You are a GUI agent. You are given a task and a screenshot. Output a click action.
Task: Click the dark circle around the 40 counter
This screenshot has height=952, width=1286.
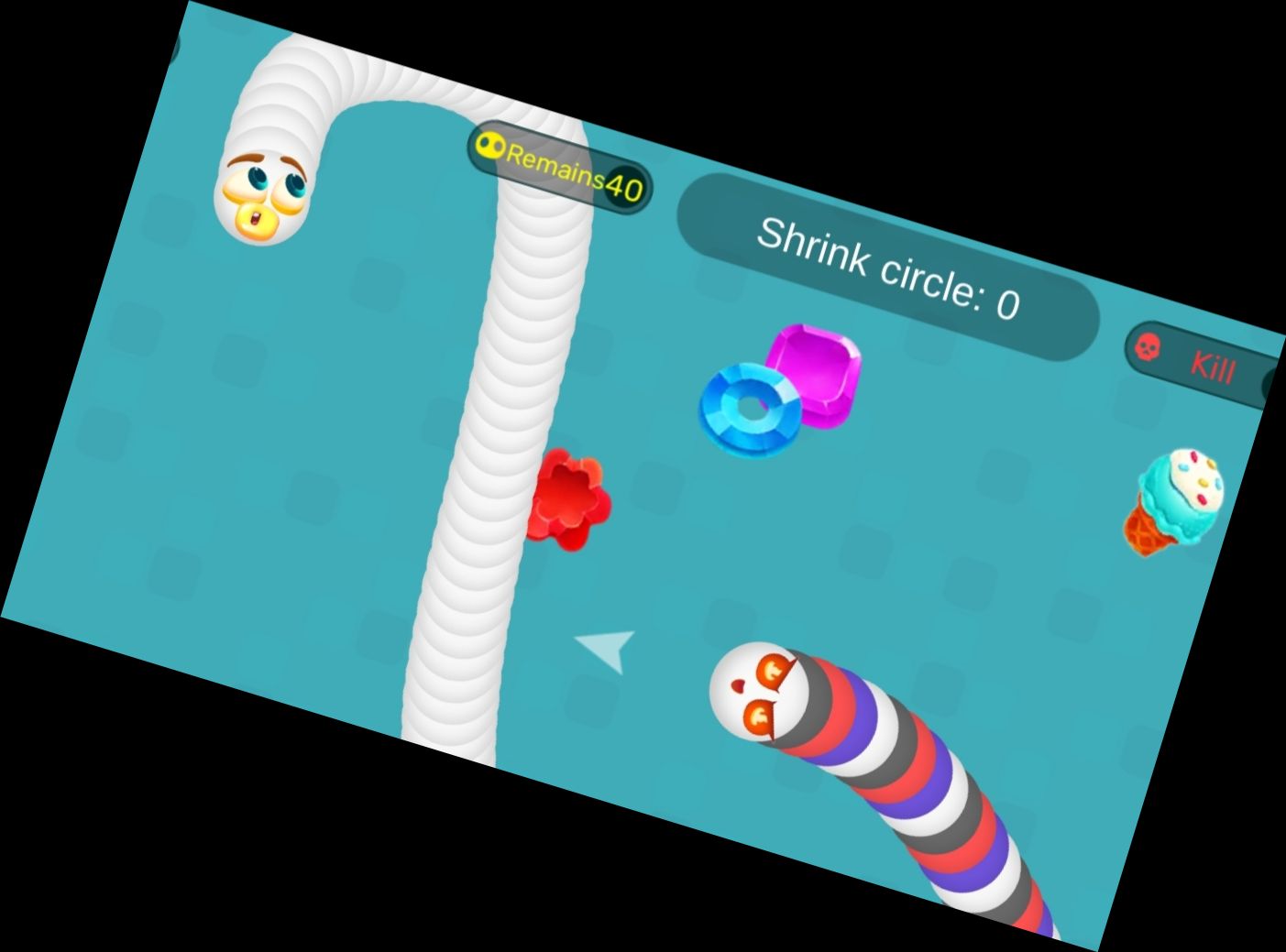(628, 187)
